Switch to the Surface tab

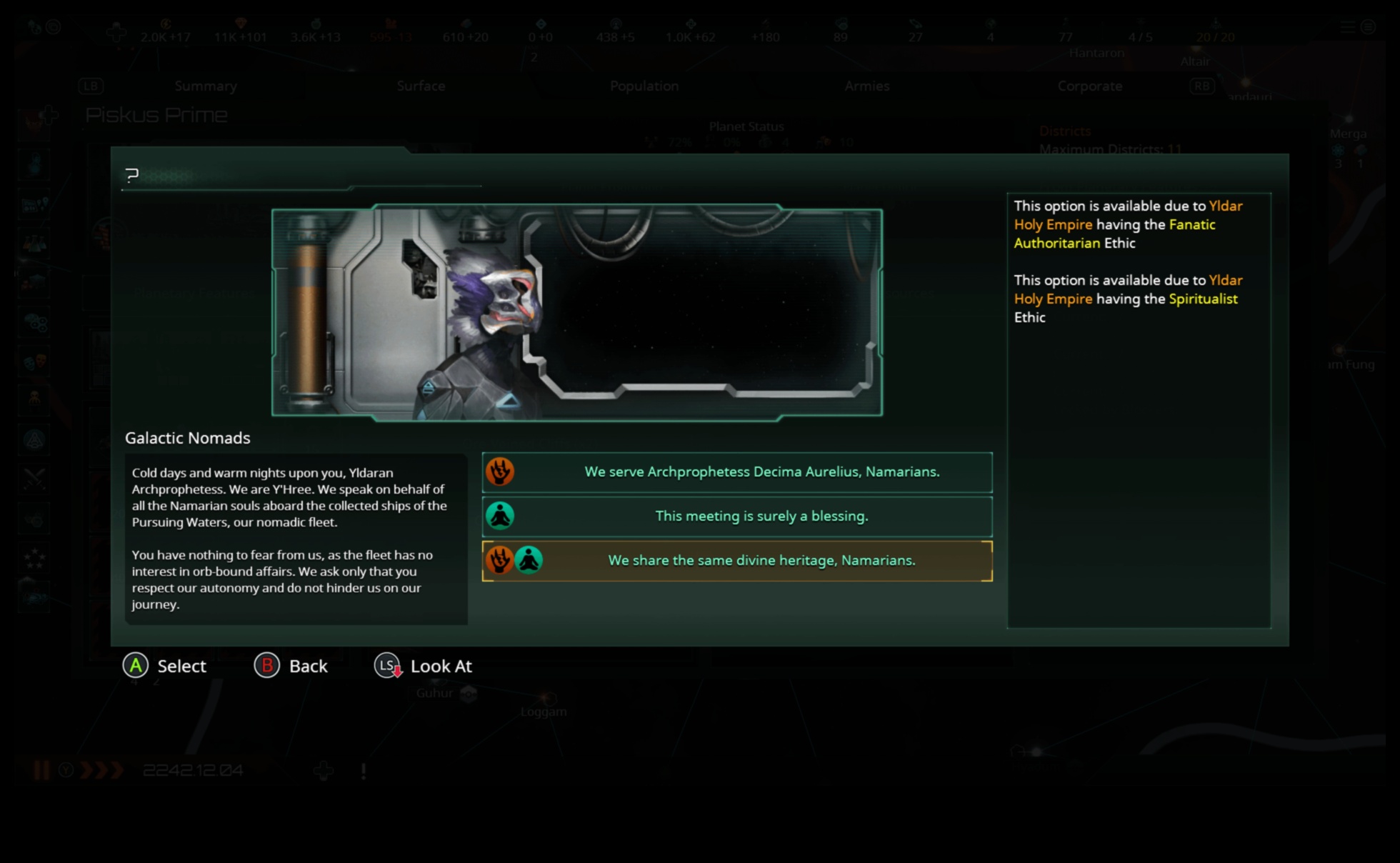421,86
